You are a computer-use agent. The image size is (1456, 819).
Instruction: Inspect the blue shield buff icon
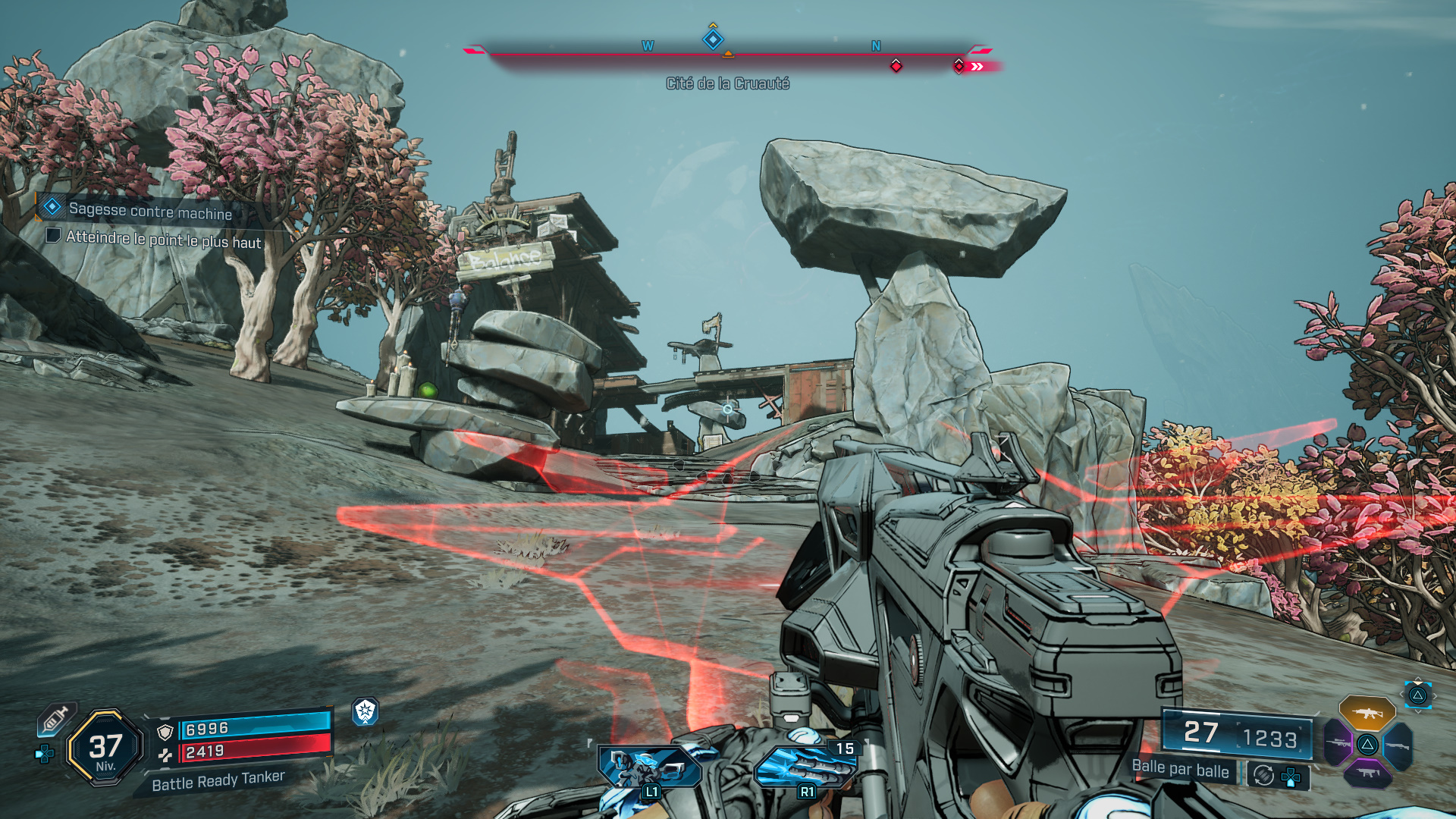(x=366, y=711)
